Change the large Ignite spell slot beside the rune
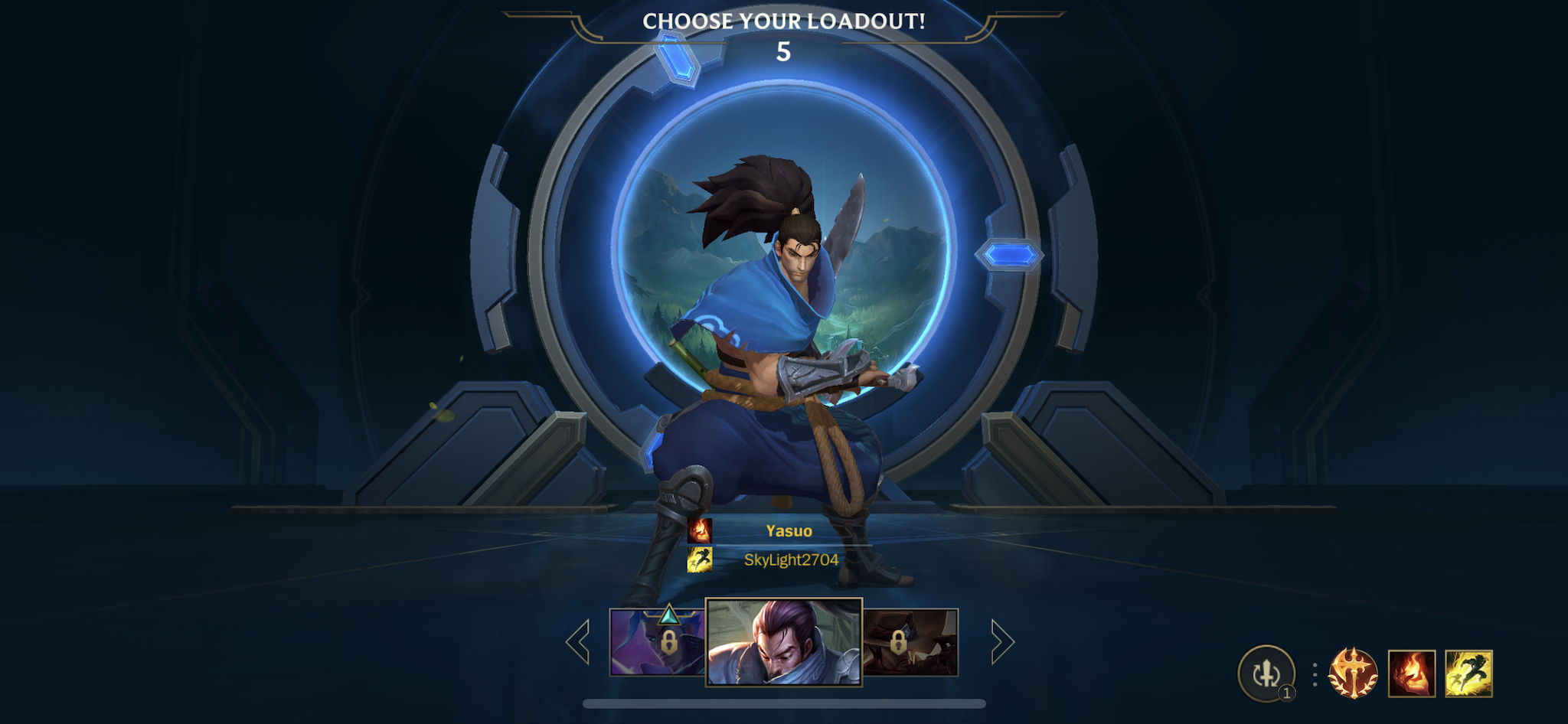 1412,673
